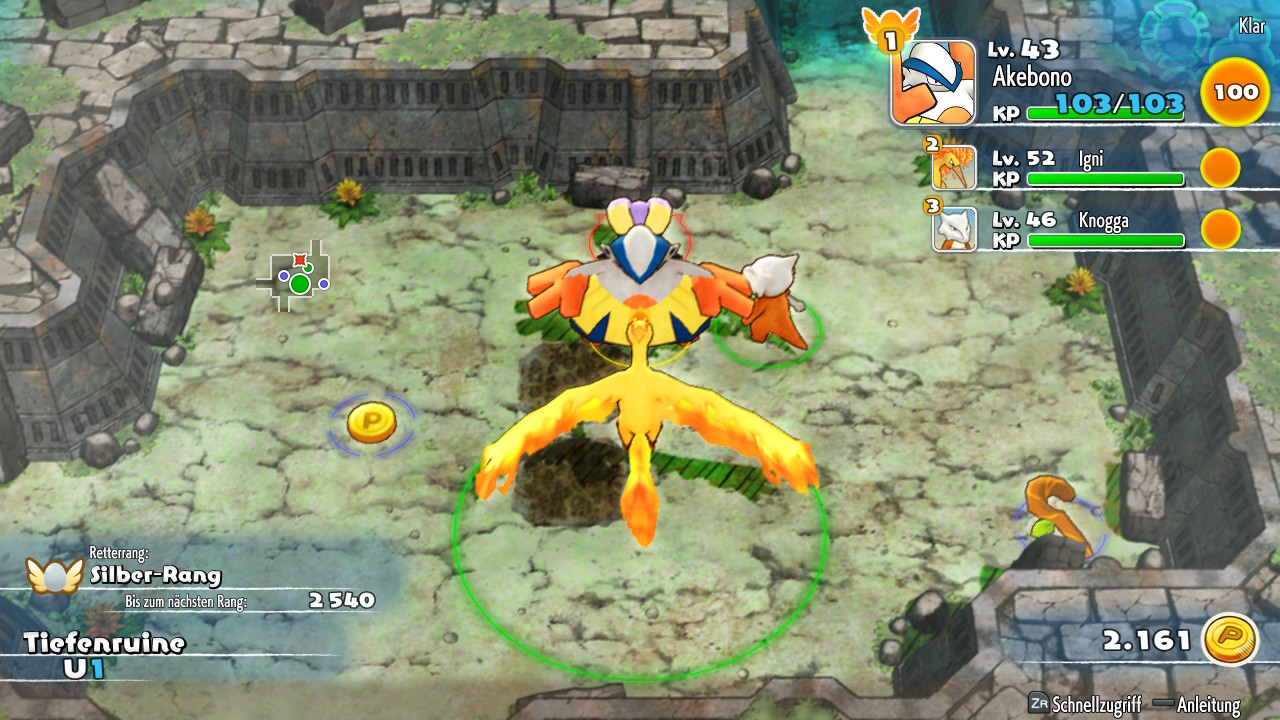This screenshot has width=1280, height=720.
Task: Select Knogga's party portrait
Action: tap(954, 229)
